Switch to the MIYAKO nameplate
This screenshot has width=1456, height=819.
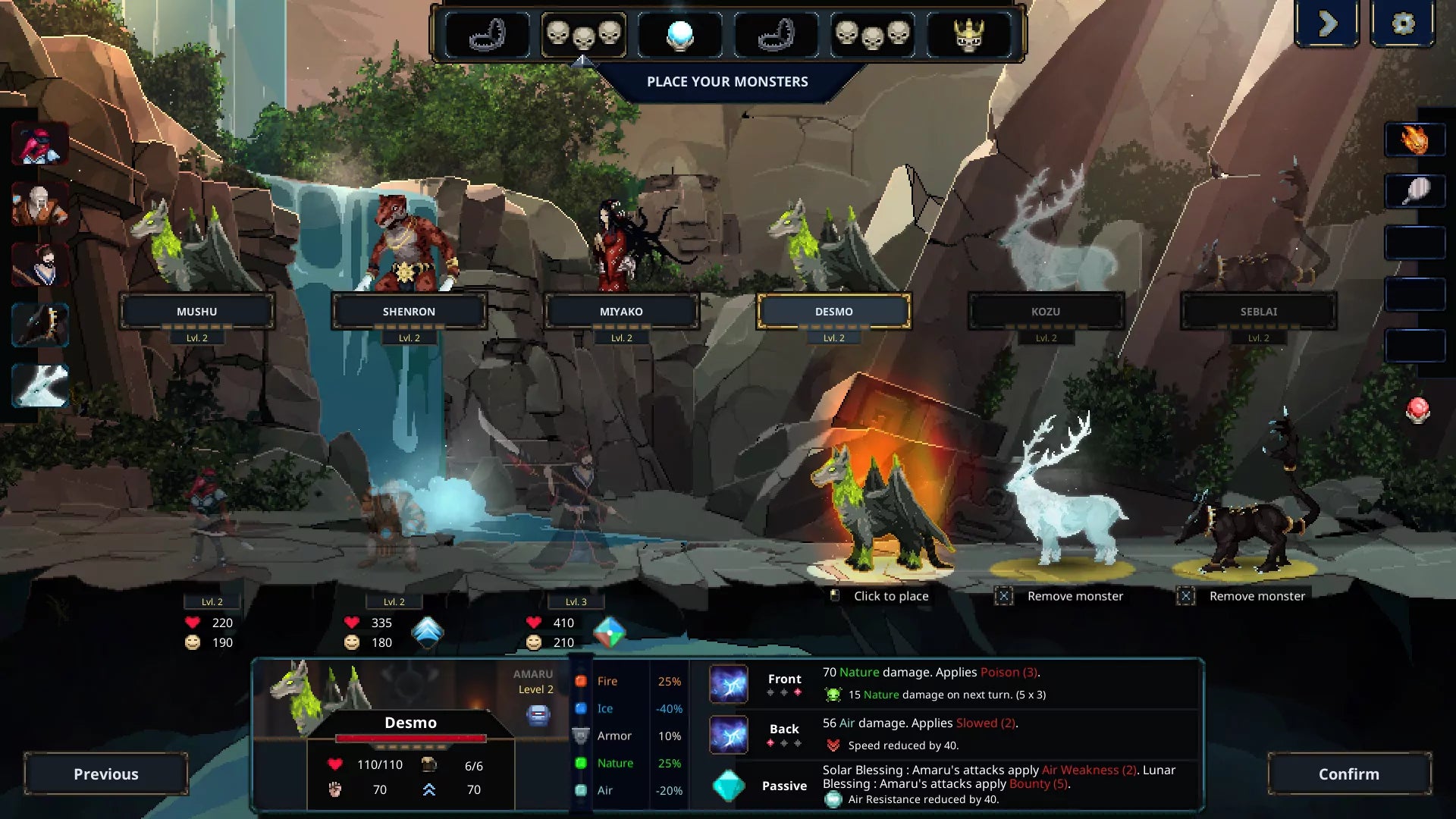click(x=622, y=311)
